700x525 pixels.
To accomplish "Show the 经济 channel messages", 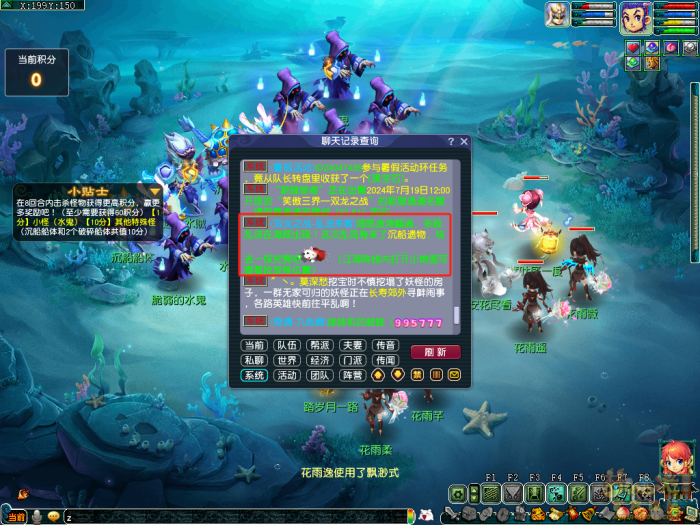I will click(x=320, y=360).
